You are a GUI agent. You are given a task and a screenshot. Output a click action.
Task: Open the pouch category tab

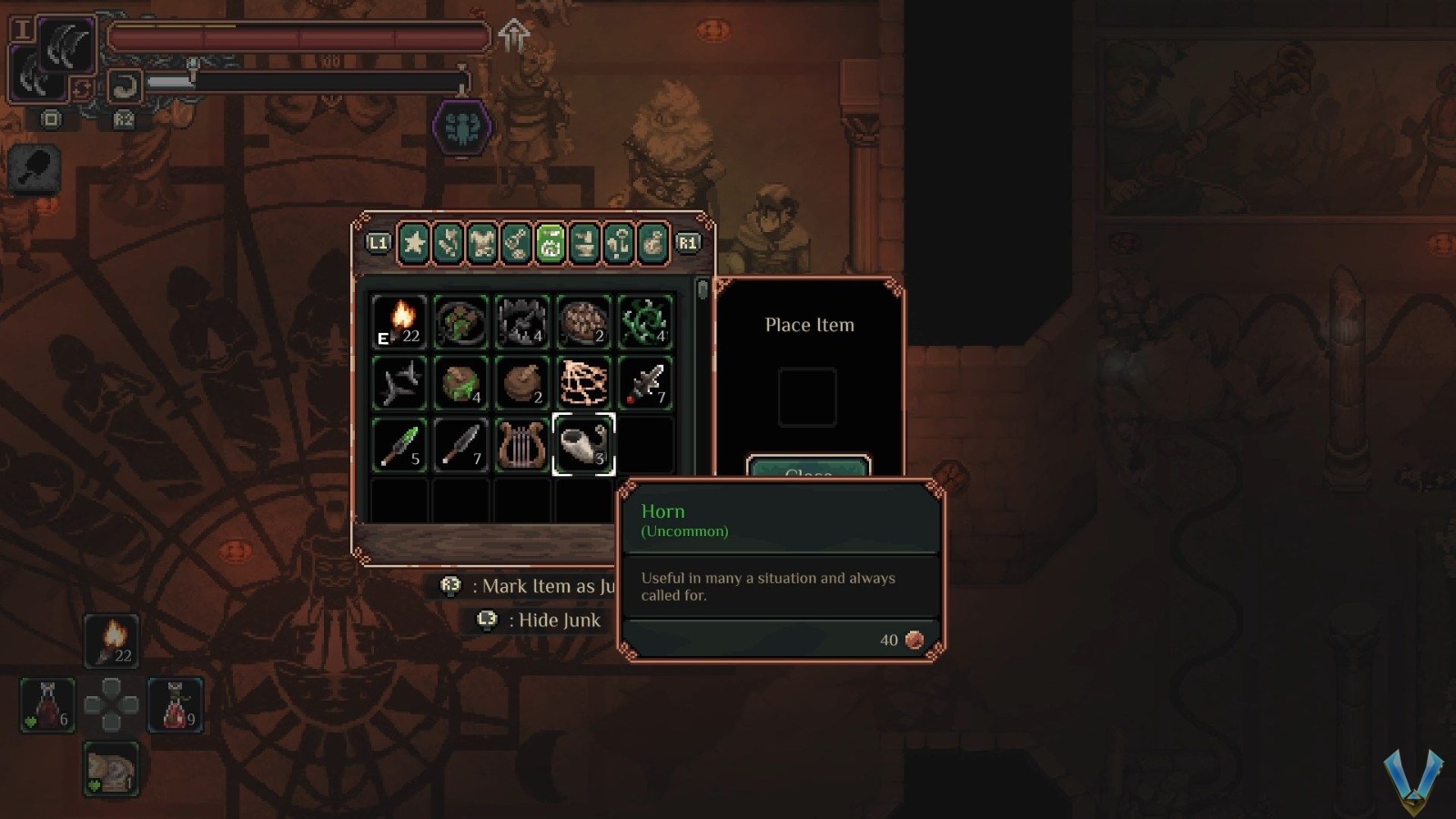(x=652, y=243)
